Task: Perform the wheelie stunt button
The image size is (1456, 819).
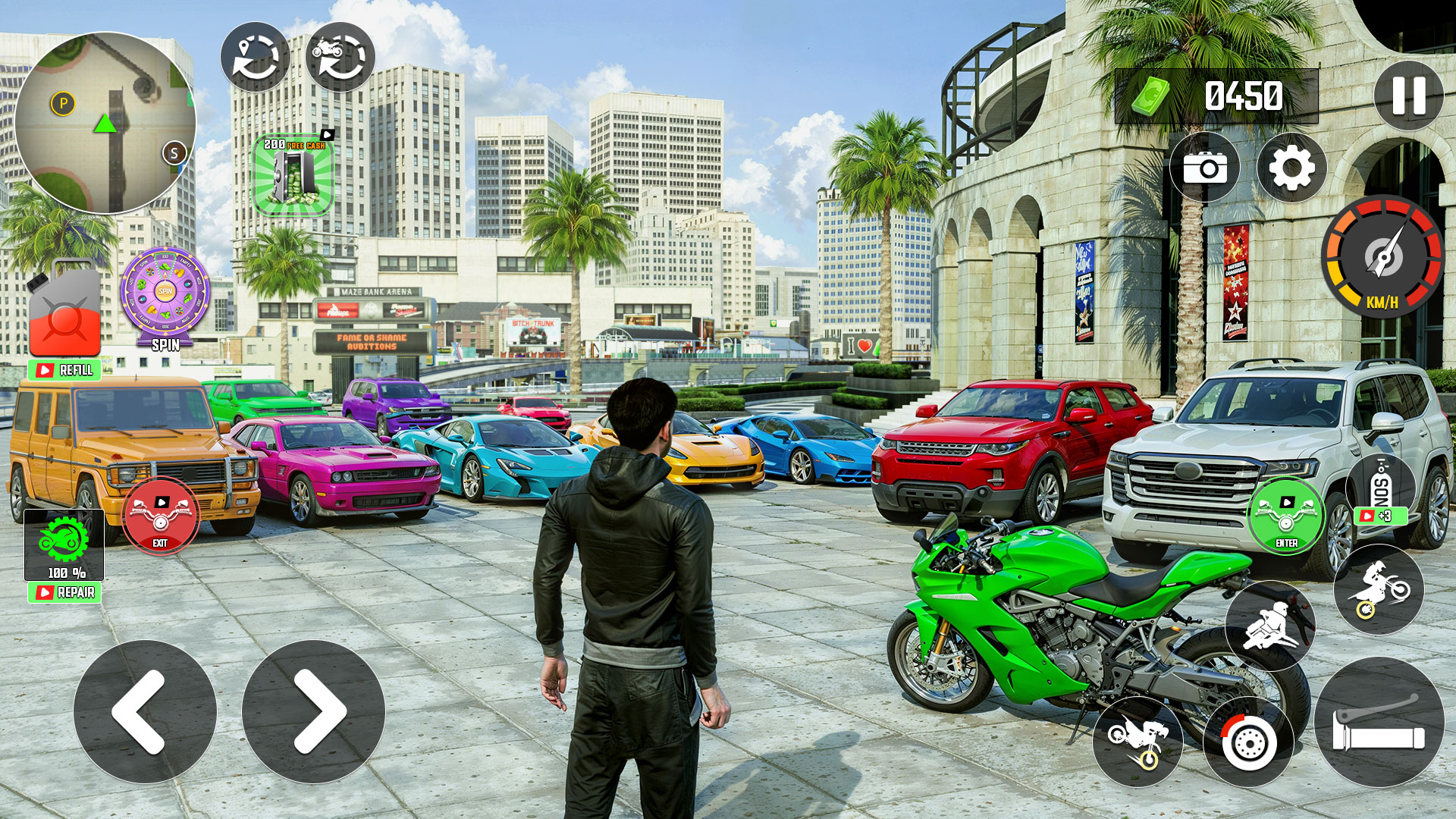Action: point(1137,742)
